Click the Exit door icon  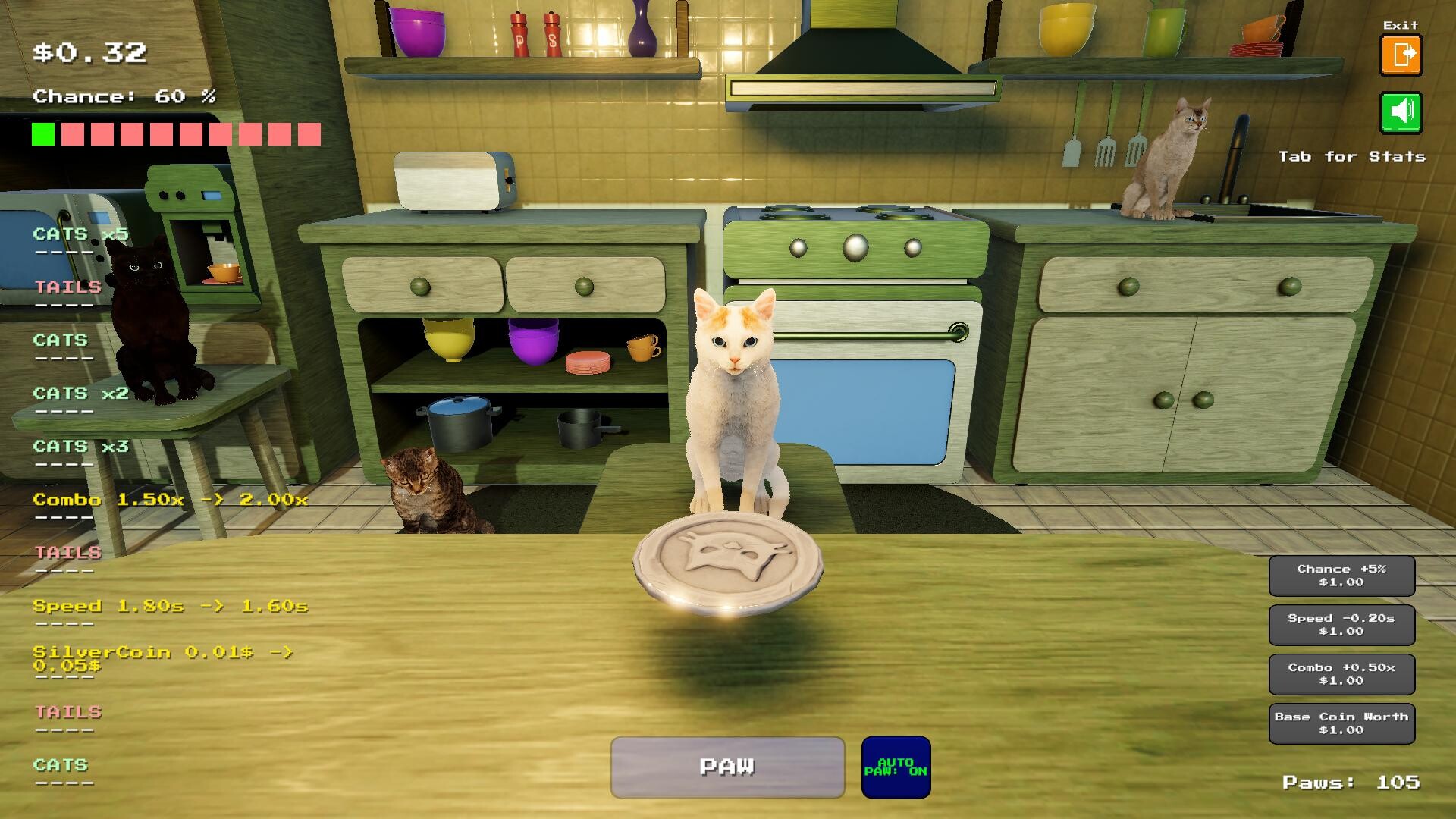pos(1401,54)
